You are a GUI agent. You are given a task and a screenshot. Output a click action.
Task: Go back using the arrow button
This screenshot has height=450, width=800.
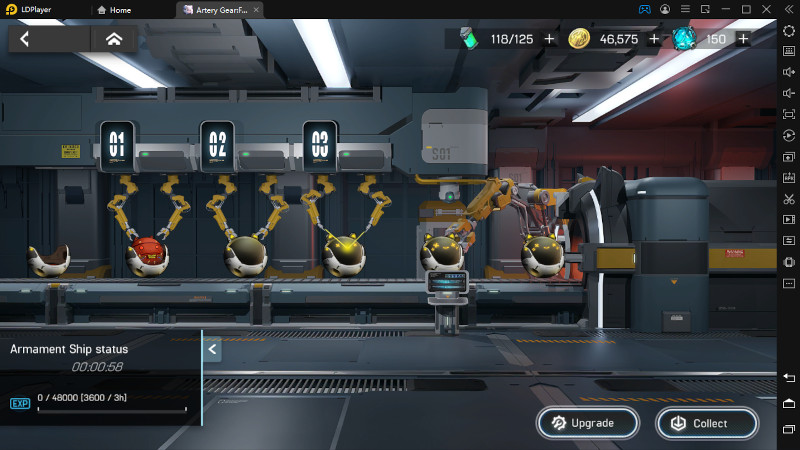[x=25, y=39]
